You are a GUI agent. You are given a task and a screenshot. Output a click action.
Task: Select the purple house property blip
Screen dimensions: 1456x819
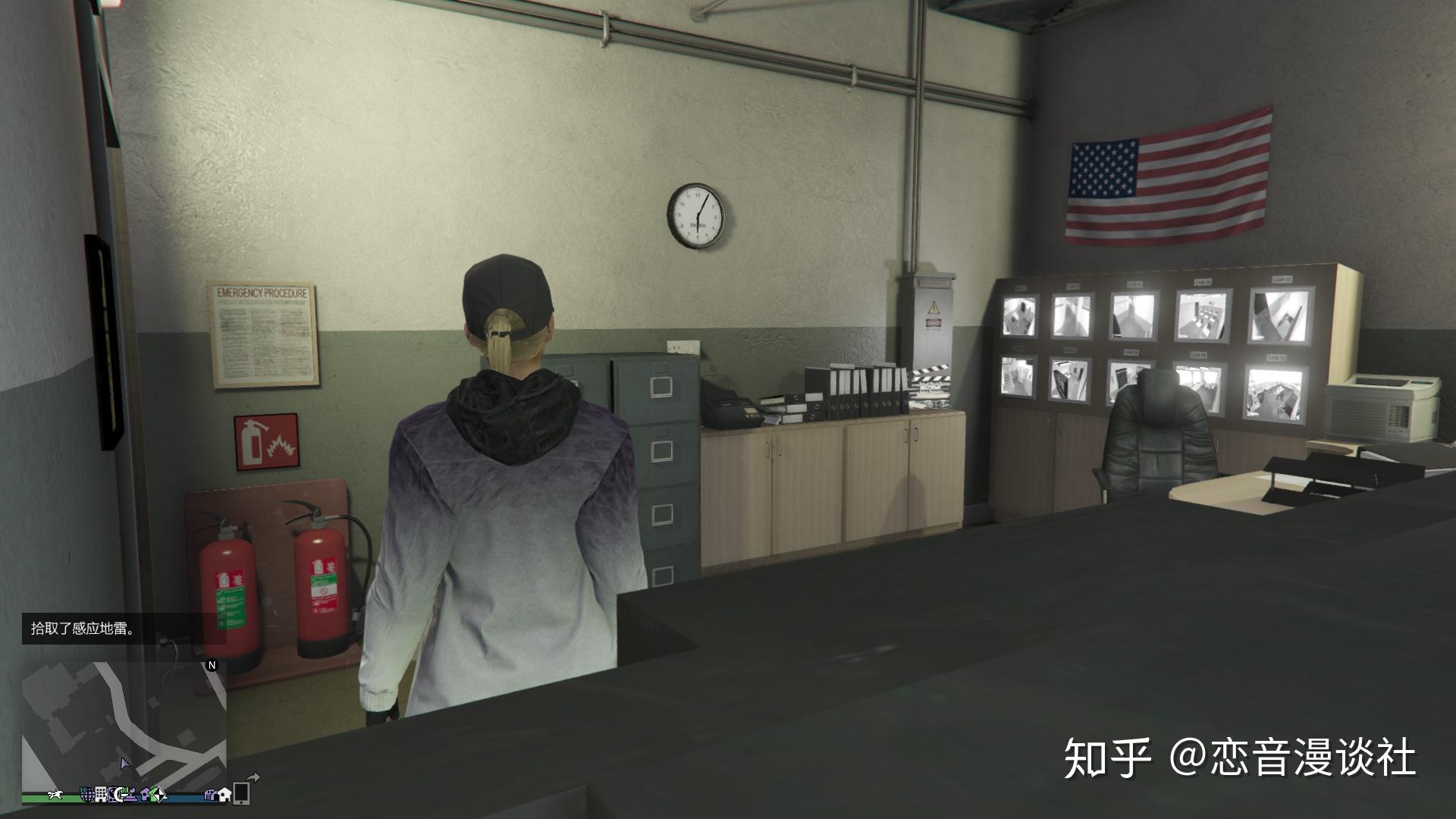click(145, 795)
